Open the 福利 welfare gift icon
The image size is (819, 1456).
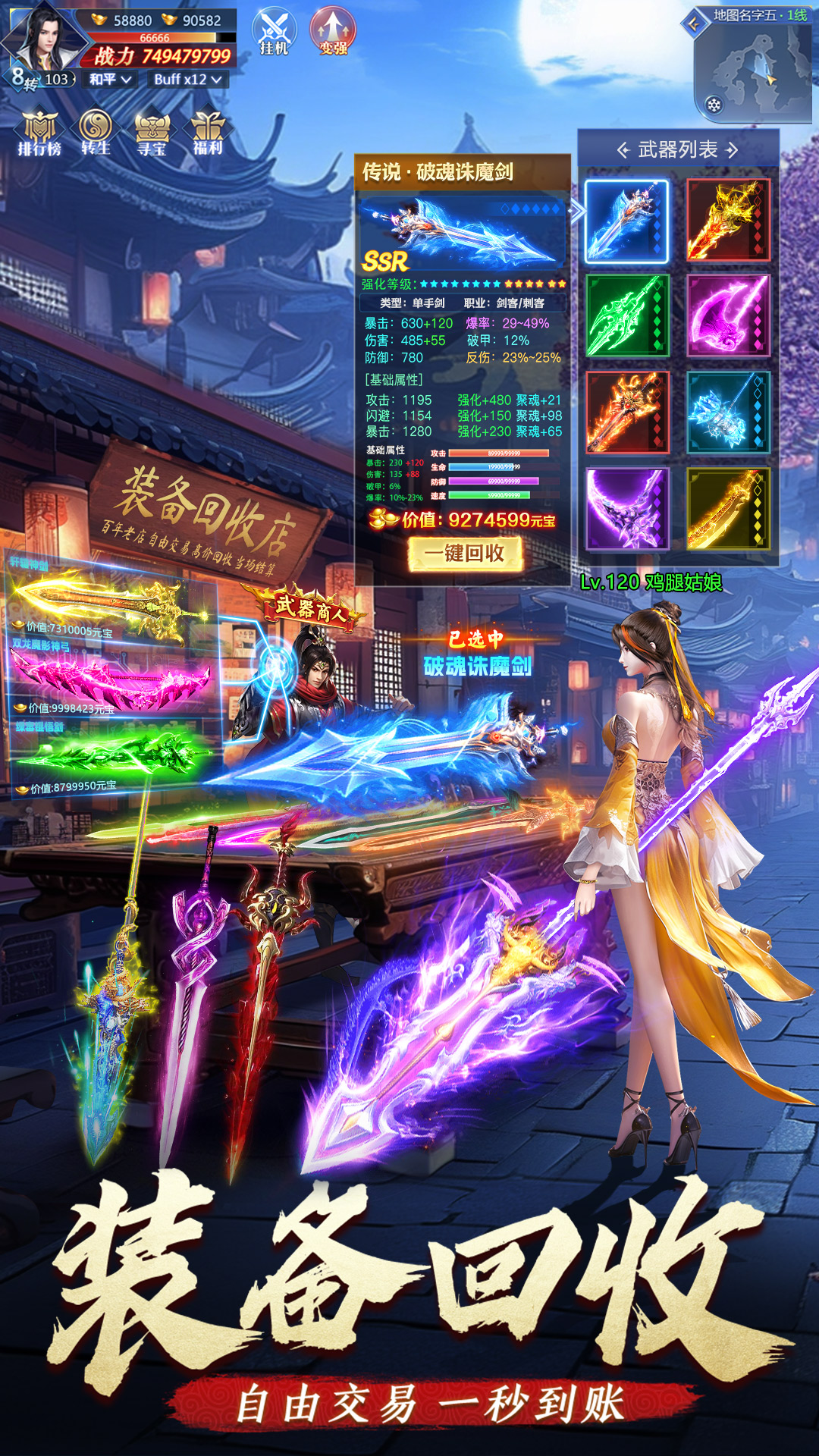(207, 133)
